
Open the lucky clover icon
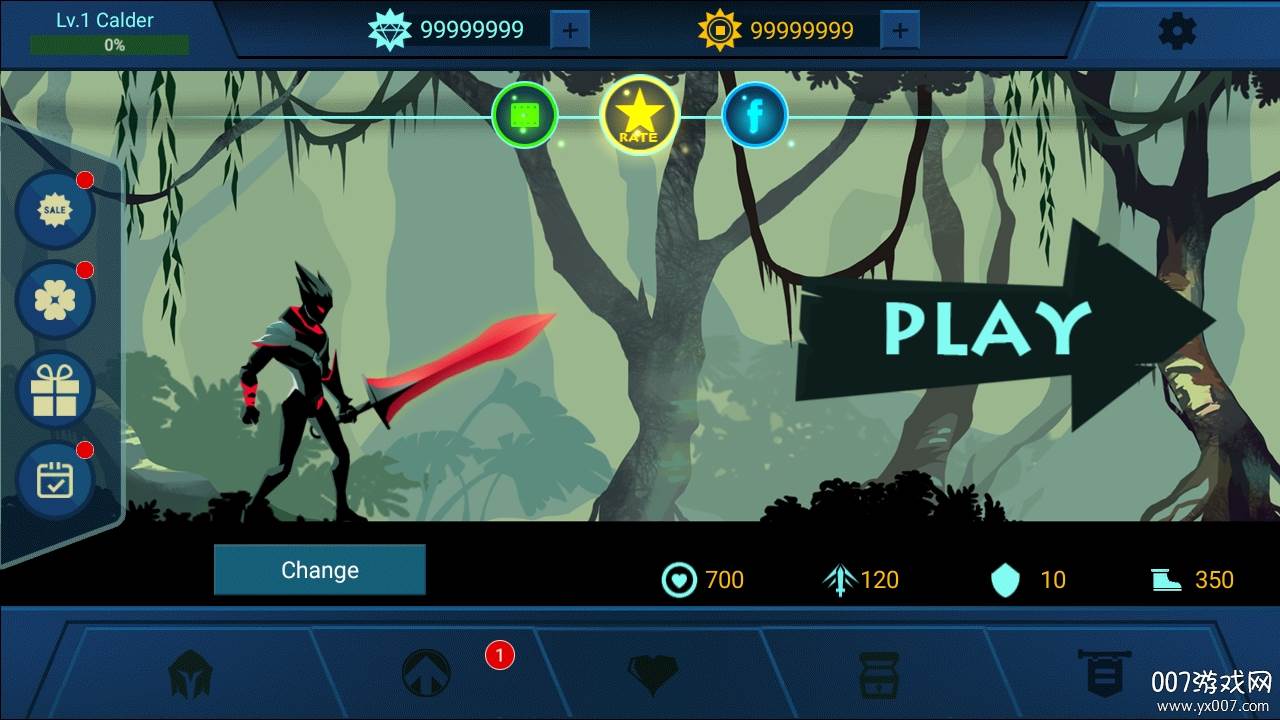[x=55, y=299]
